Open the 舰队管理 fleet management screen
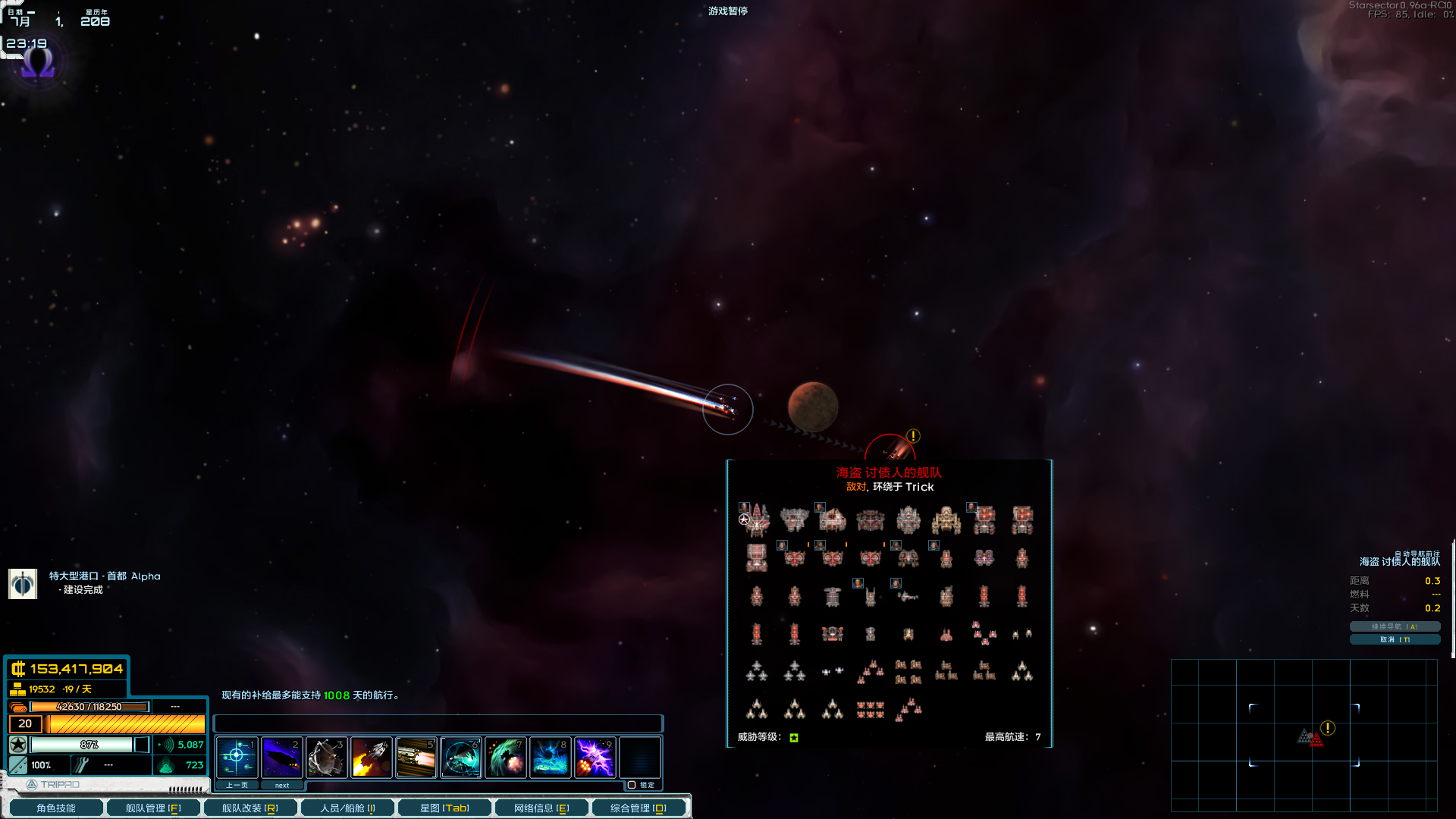Viewport: 1456px width, 819px height. click(x=152, y=807)
